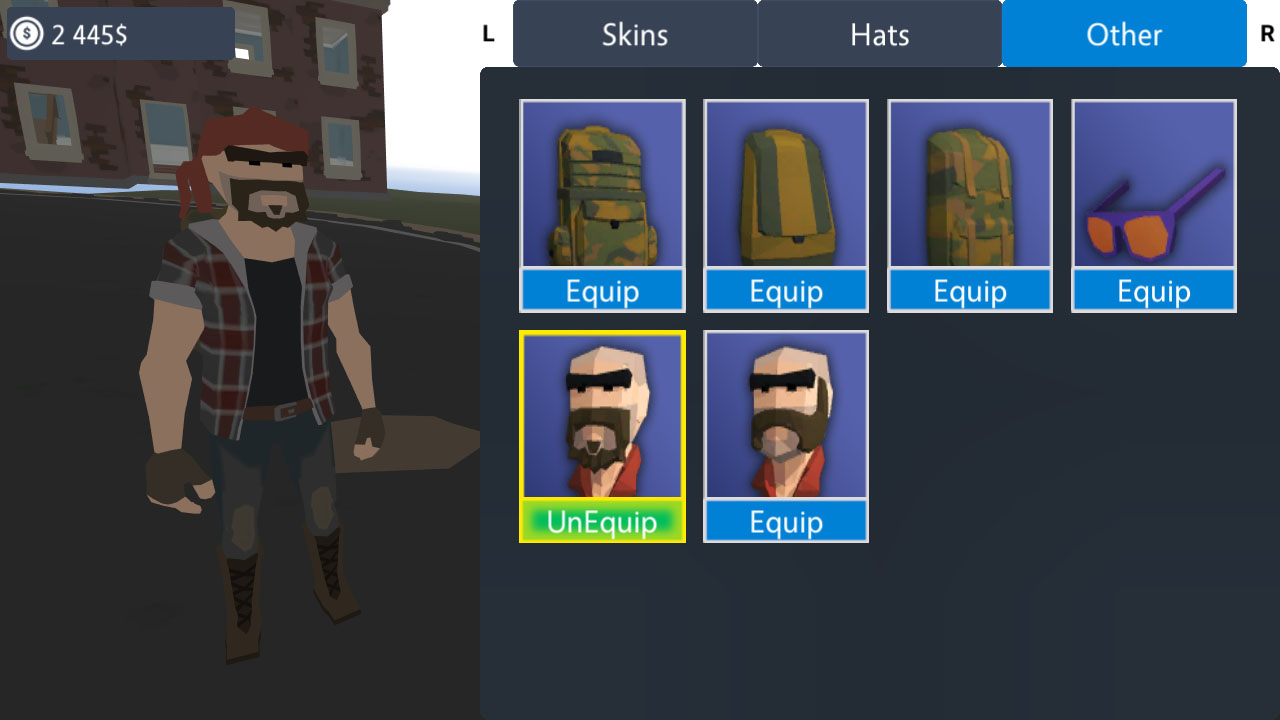This screenshot has height=720, width=1280.
Task: Equip the alternate beard style
Action: coord(786,521)
